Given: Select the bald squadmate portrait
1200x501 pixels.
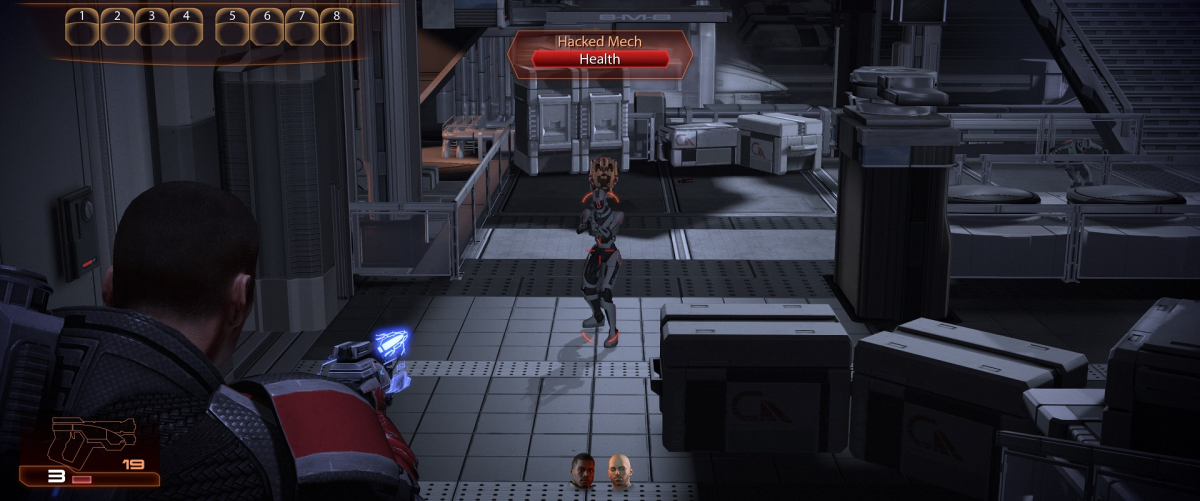Looking at the screenshot, I should [620, 470].
